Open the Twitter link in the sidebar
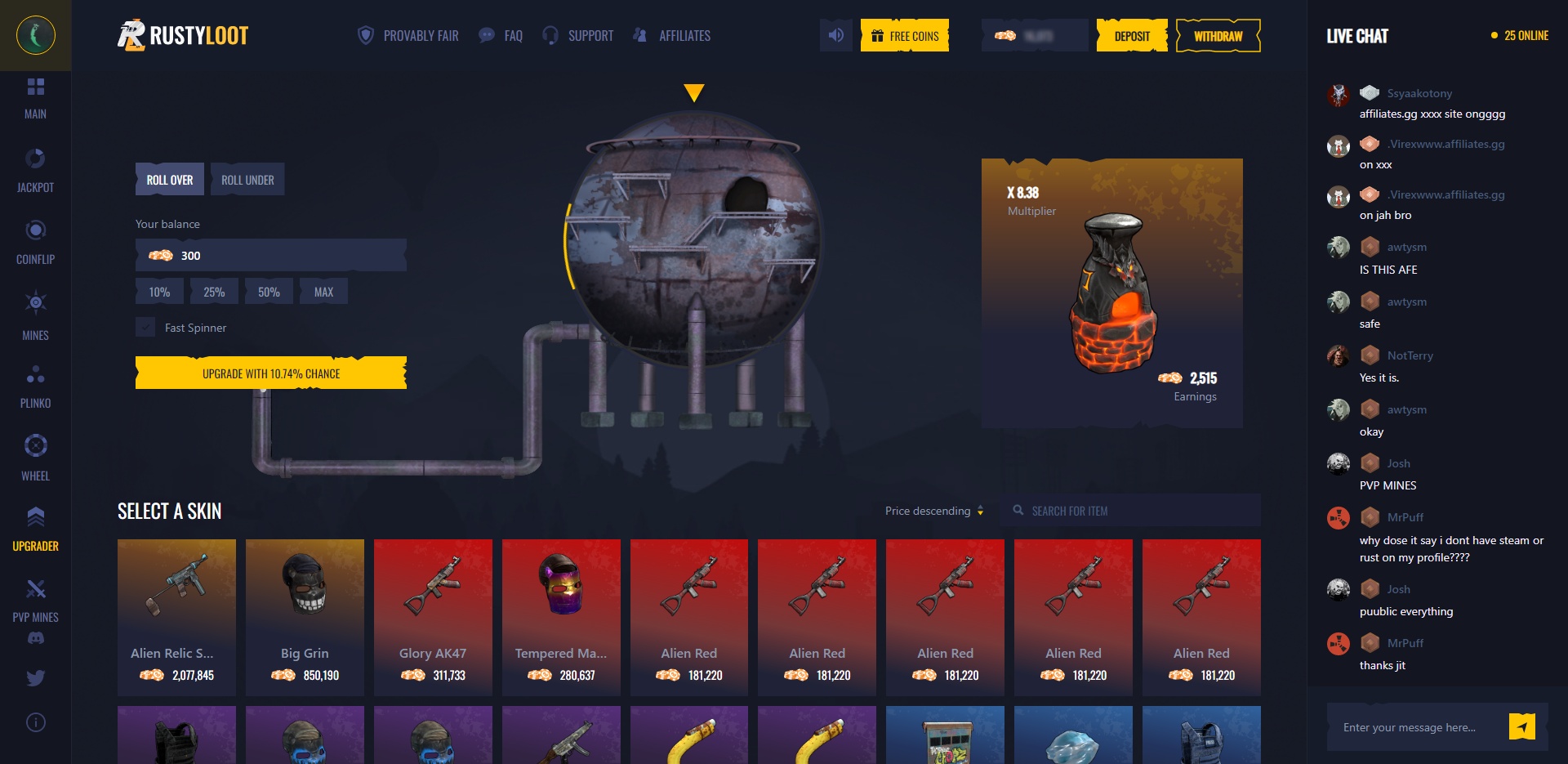Image resolution: width=1568 pixels, height=764 pixels. 35,678
